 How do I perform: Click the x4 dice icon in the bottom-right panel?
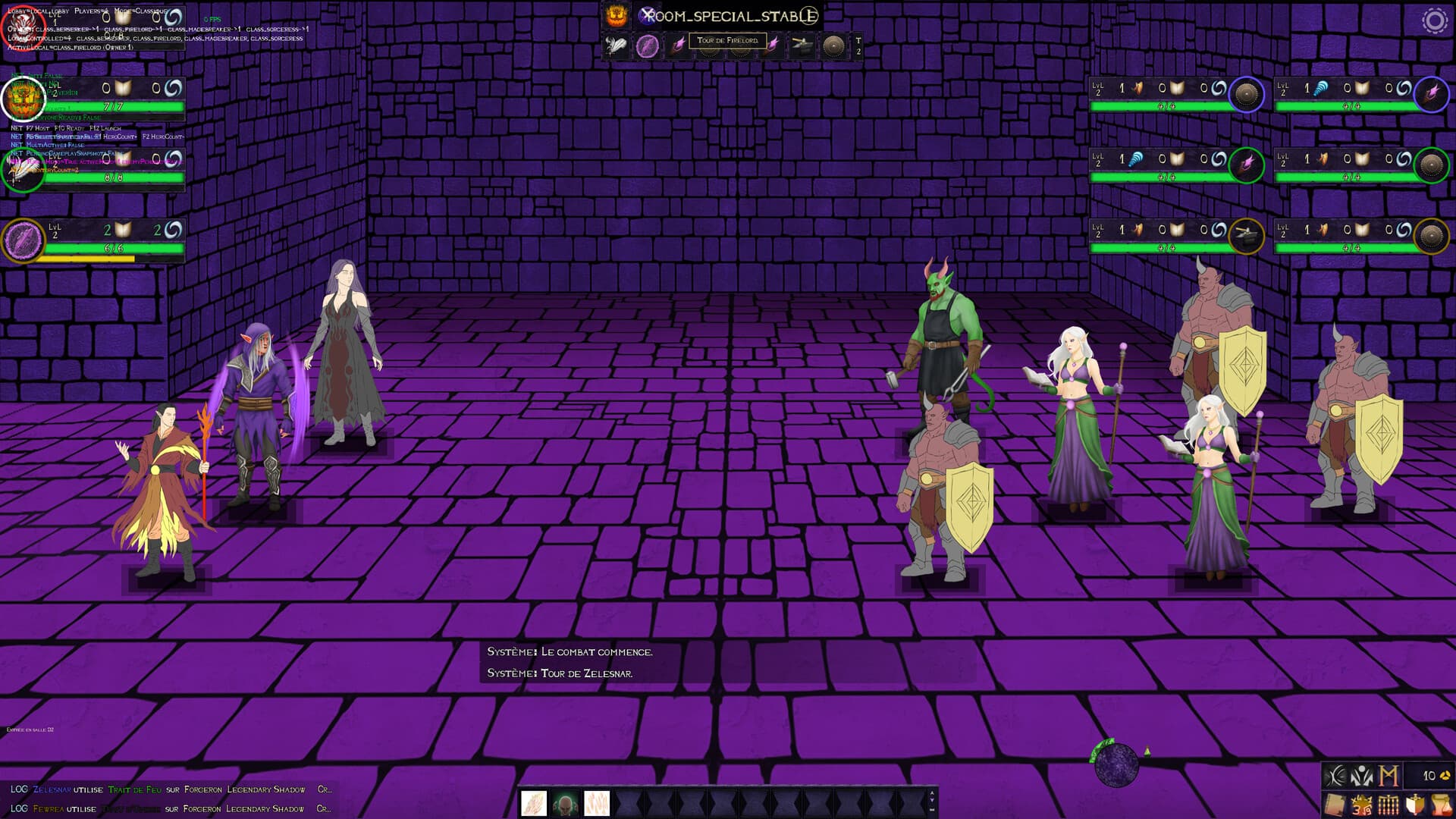pos(1362,805)
